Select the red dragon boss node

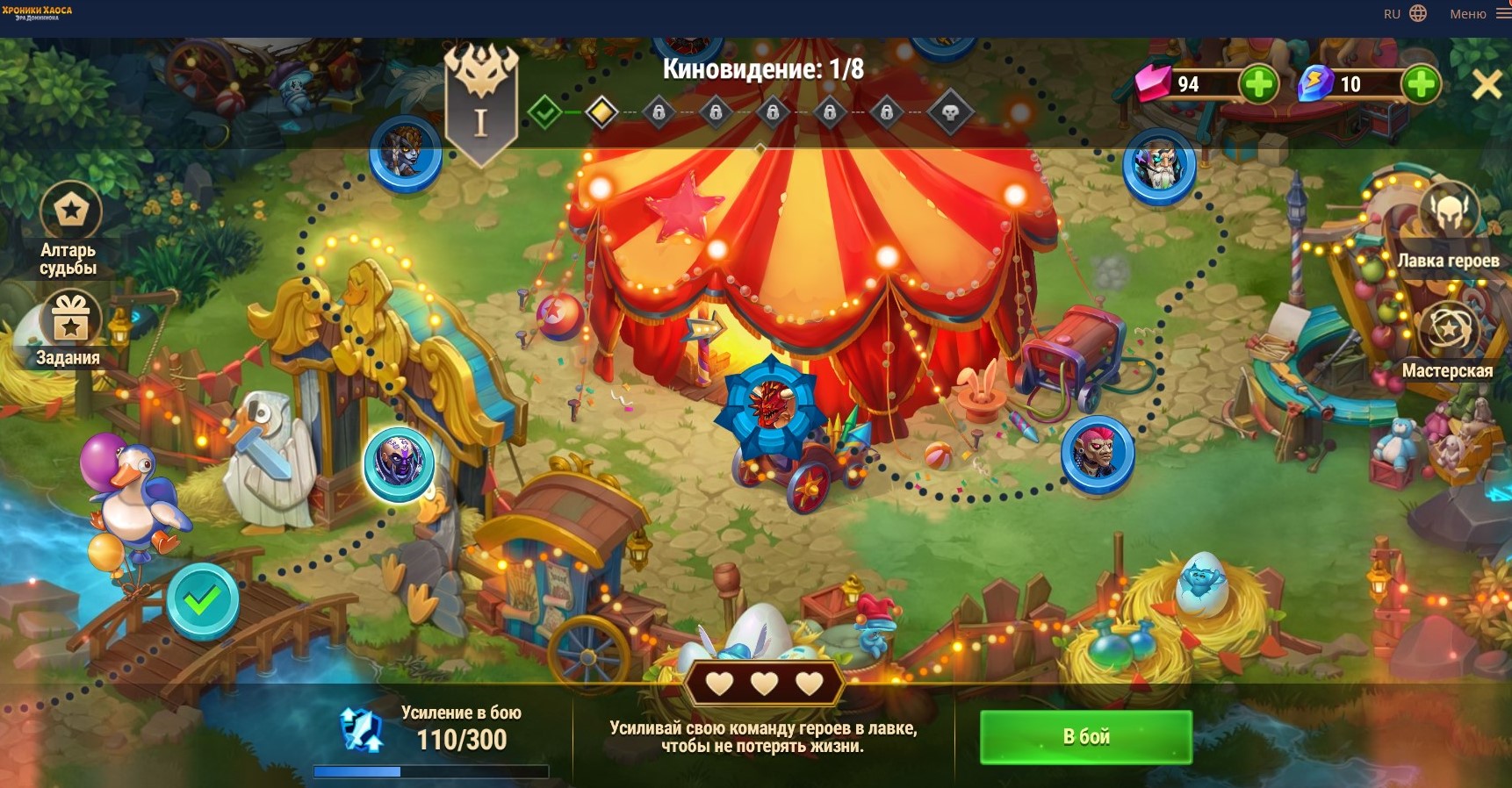[771, 405]
